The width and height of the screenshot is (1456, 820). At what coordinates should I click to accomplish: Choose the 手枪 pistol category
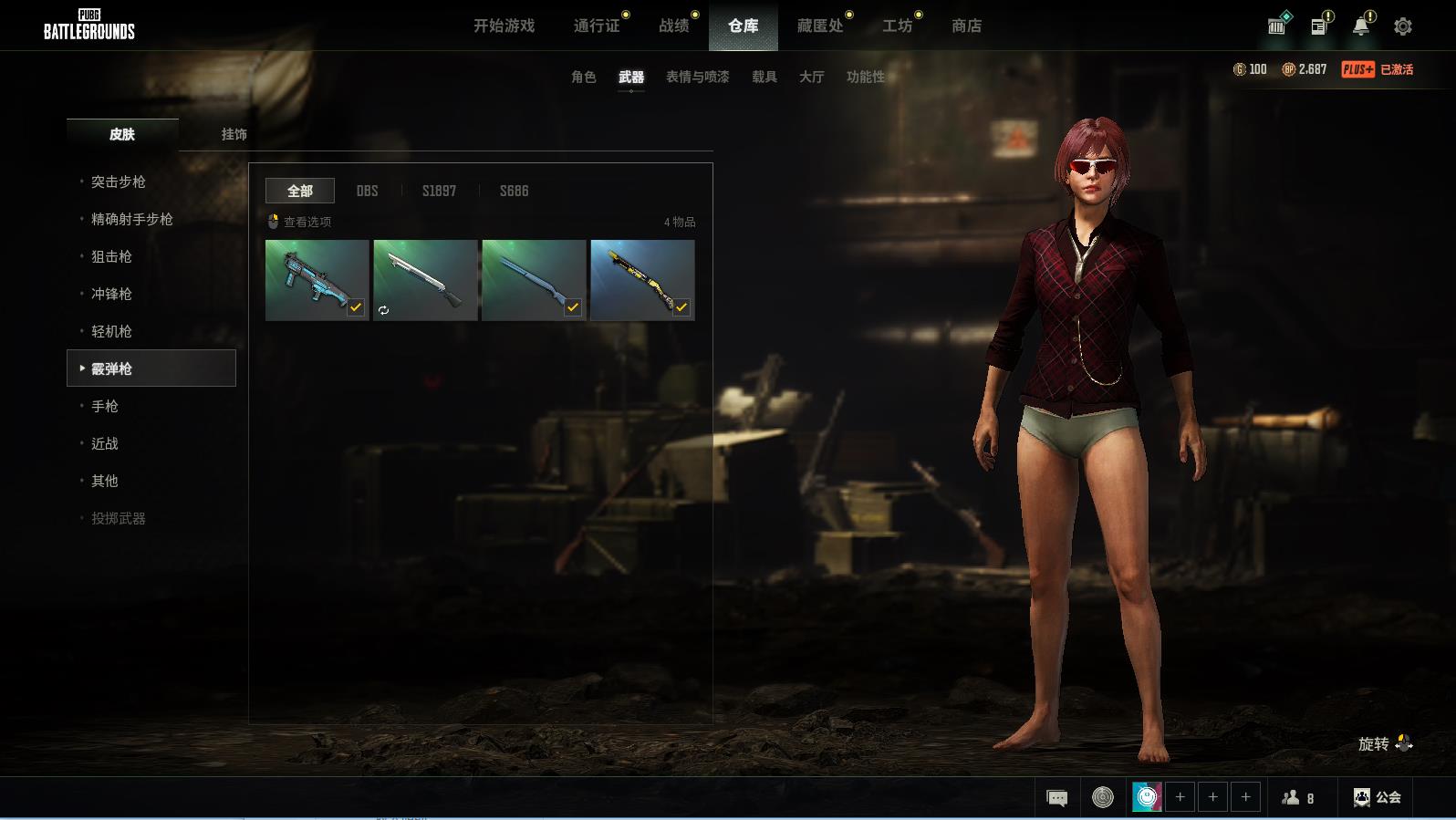(105, 406)
